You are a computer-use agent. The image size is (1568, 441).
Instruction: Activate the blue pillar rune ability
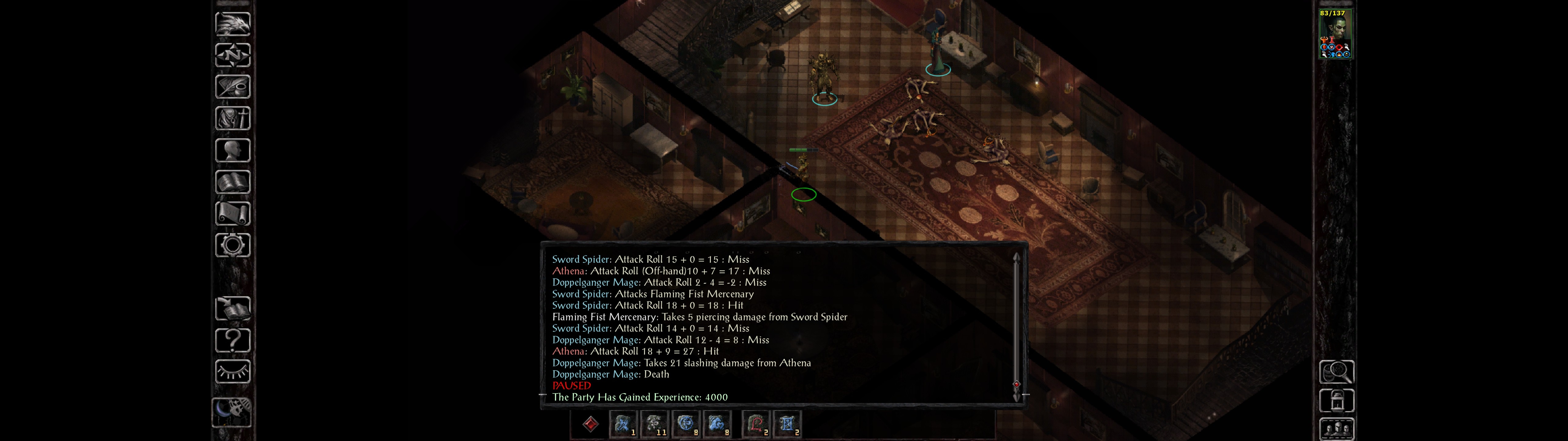tap(787, 424)
